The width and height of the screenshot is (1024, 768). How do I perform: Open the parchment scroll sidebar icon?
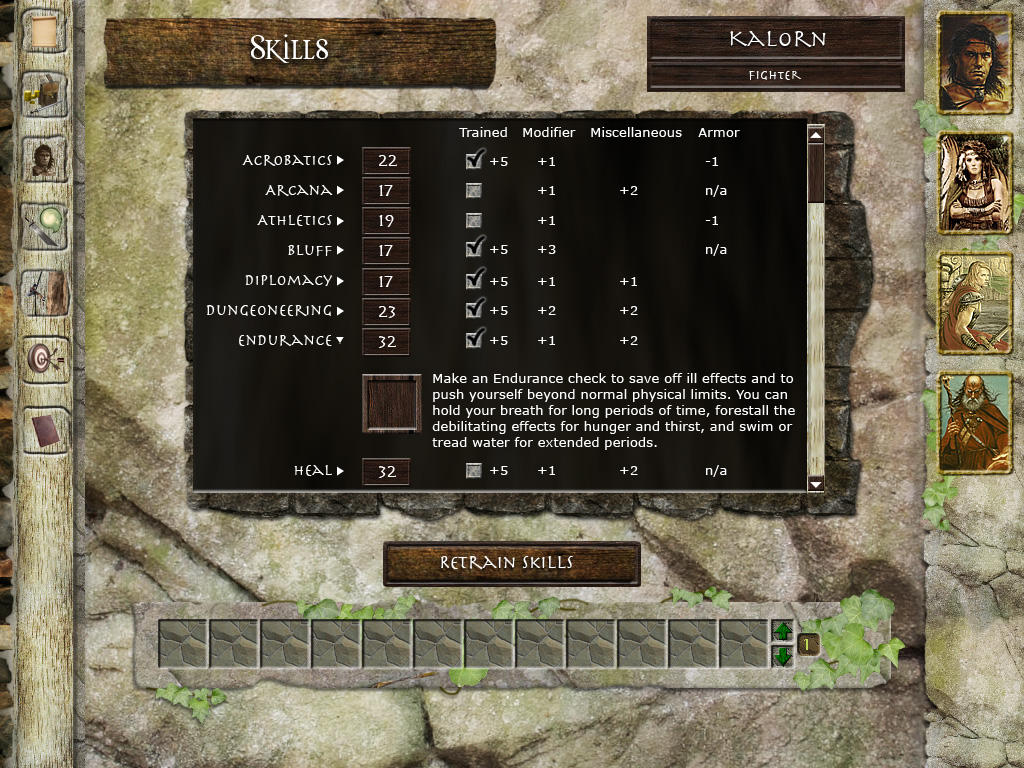click(43, 31)
